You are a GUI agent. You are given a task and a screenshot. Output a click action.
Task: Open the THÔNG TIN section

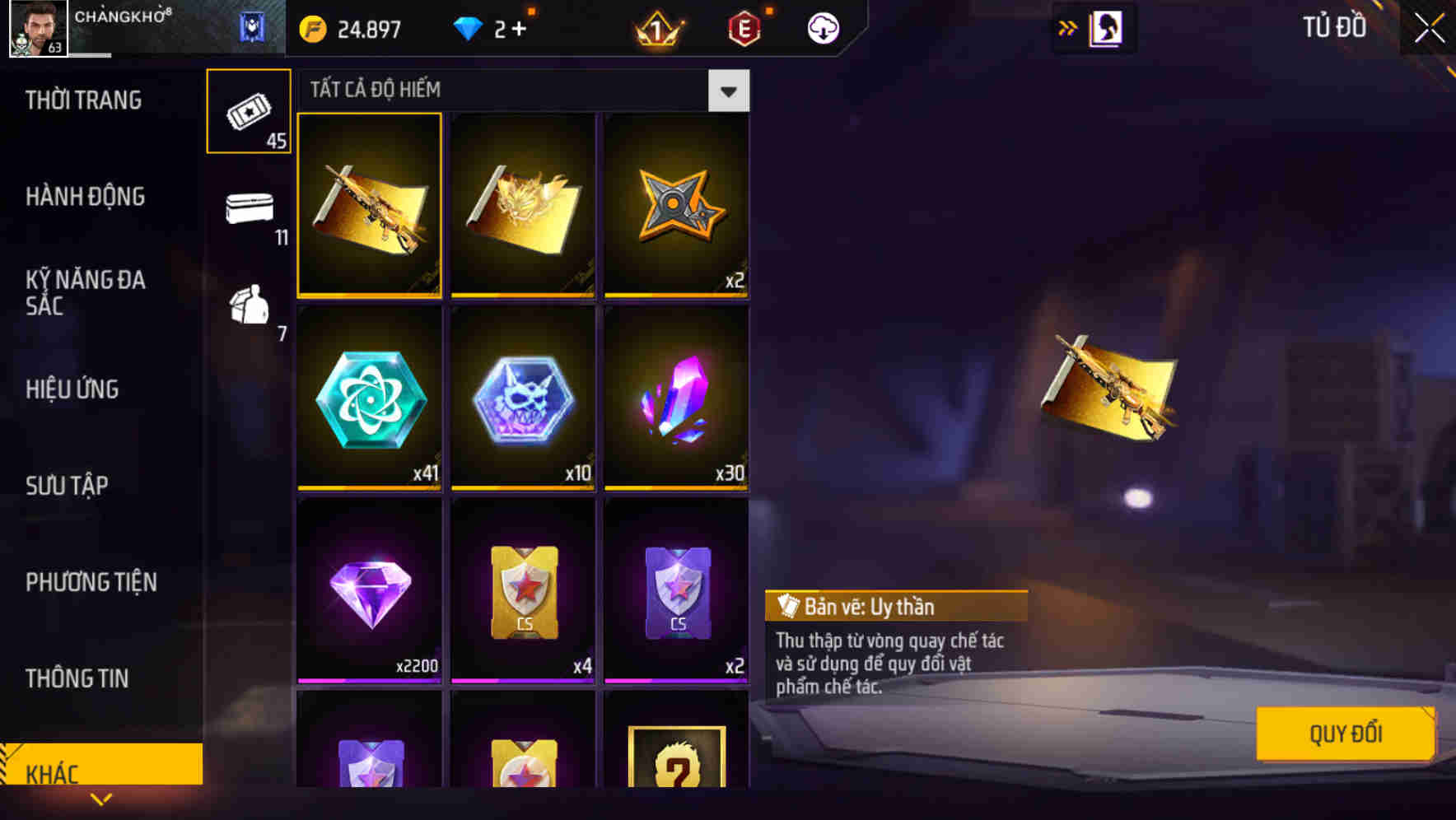(x=76, y=678)
